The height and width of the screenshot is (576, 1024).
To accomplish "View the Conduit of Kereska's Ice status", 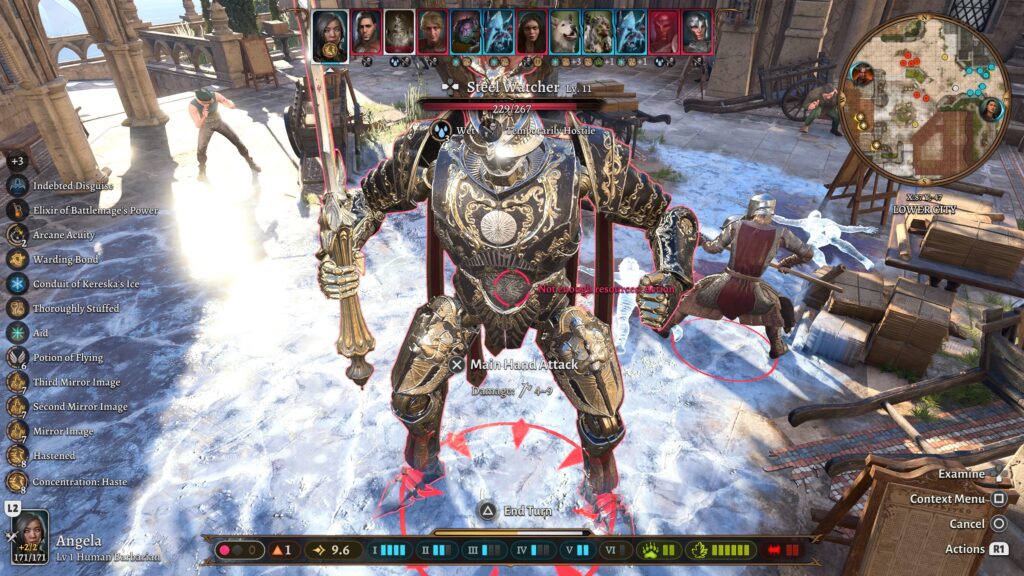I will click(x=17, y=284).
